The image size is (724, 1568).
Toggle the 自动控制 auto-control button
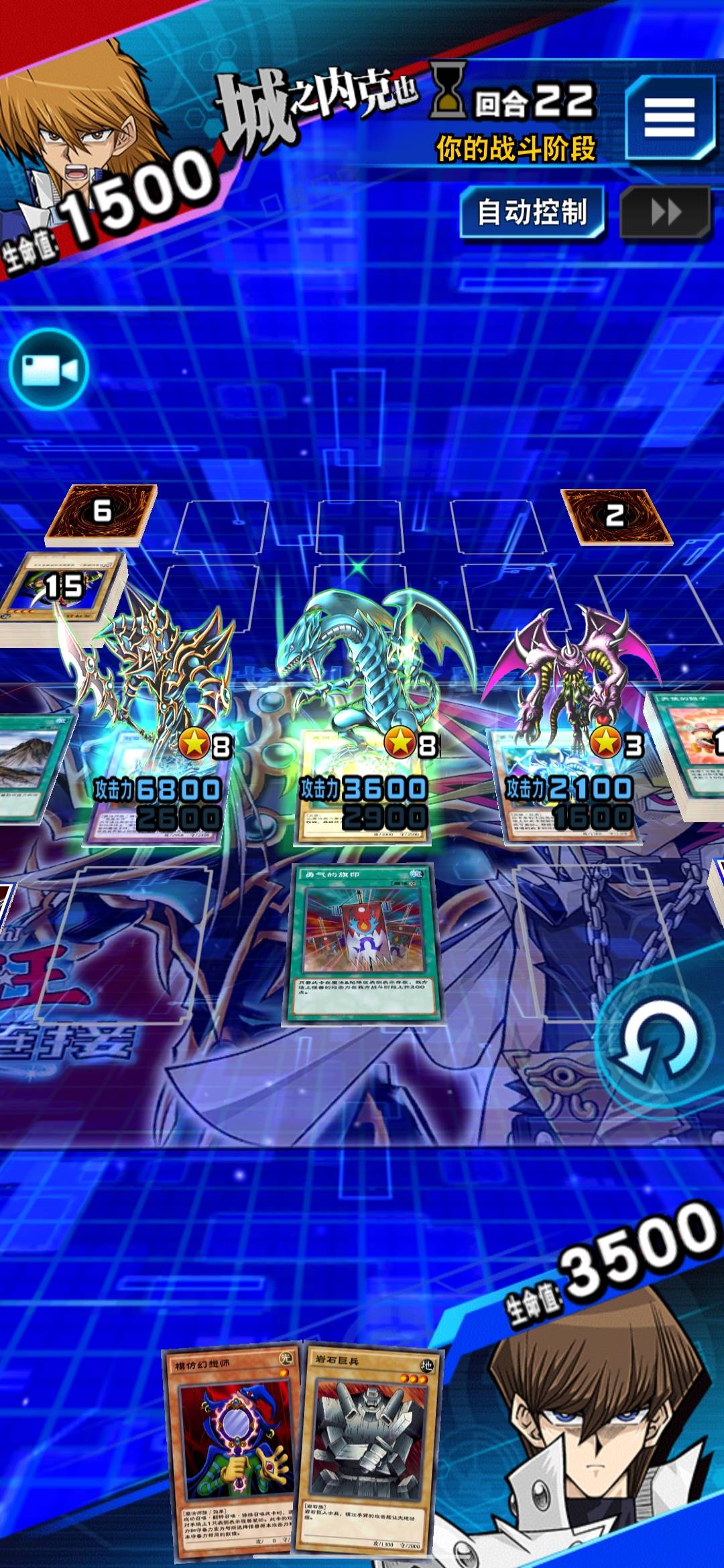tap(532, 212)
